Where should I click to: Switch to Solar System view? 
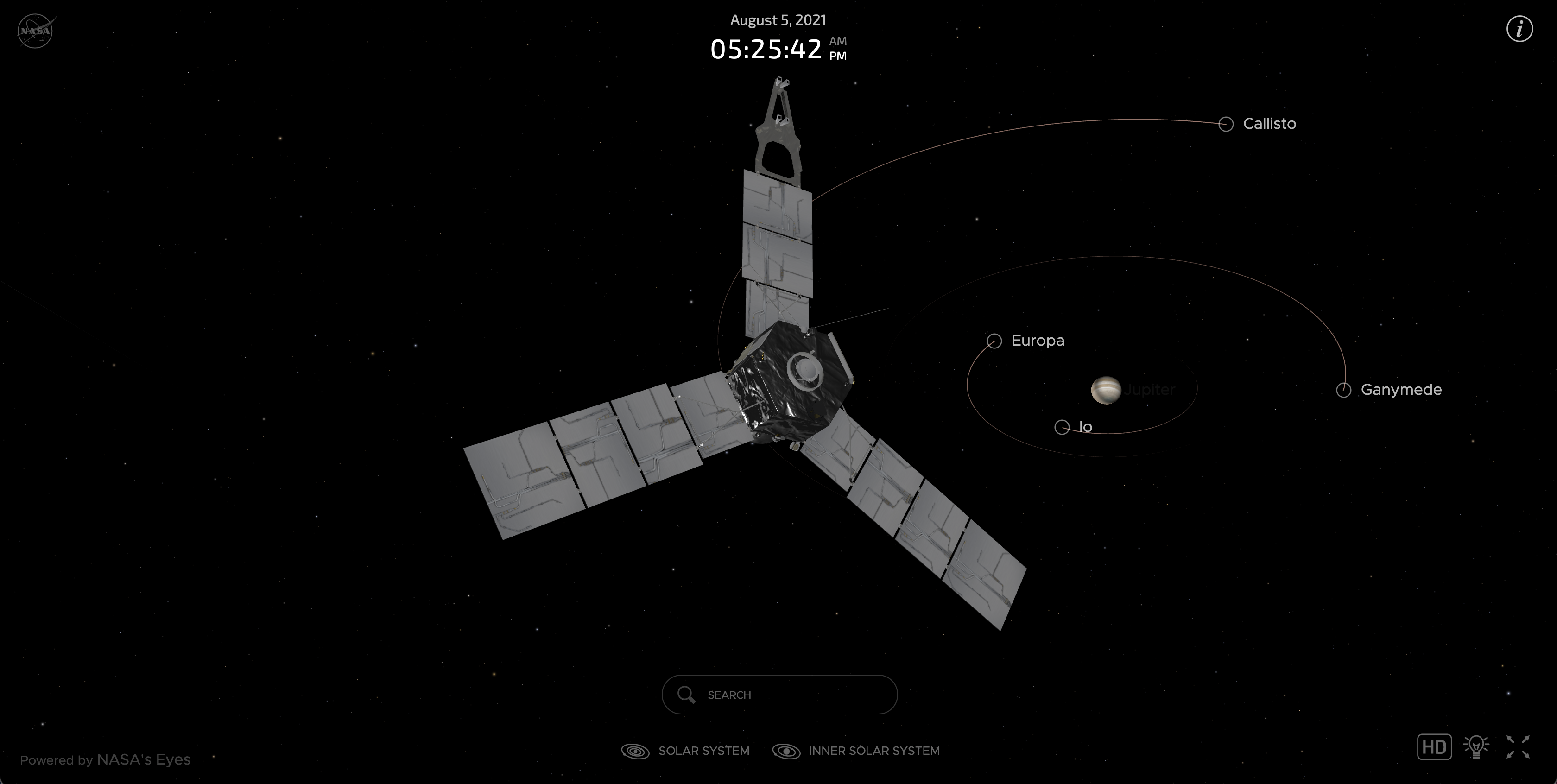pyautogui.click(x=685, y=751)
